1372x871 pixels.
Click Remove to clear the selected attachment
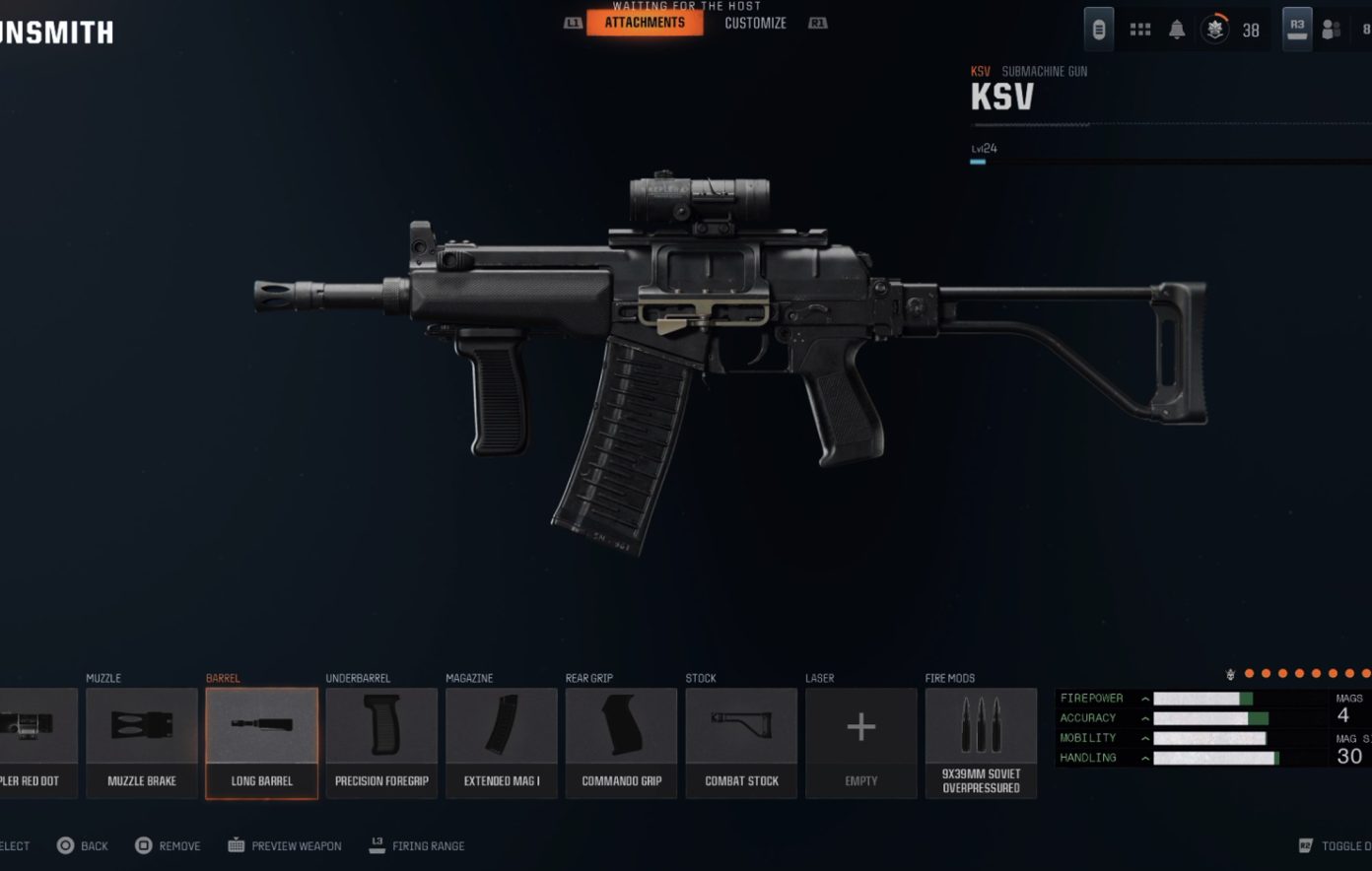point(169,845)
